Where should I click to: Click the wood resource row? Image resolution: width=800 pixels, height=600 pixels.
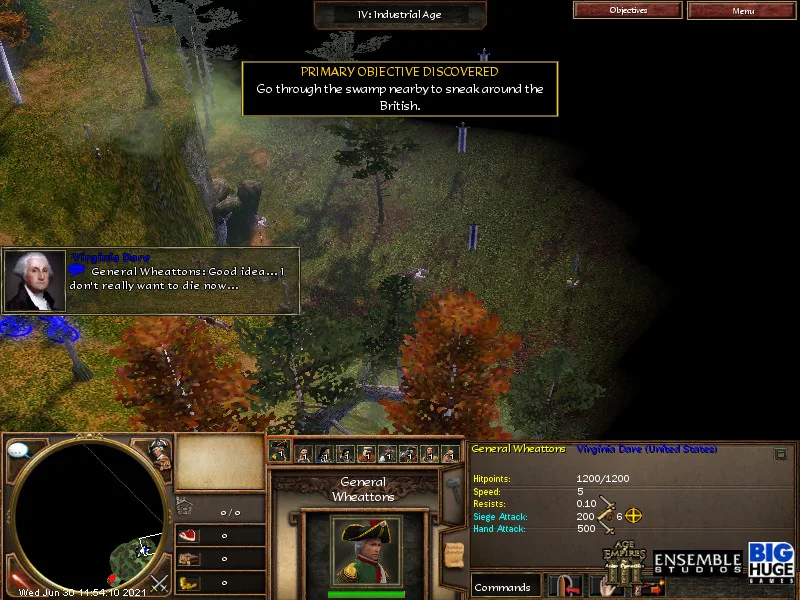pos(220,559)
